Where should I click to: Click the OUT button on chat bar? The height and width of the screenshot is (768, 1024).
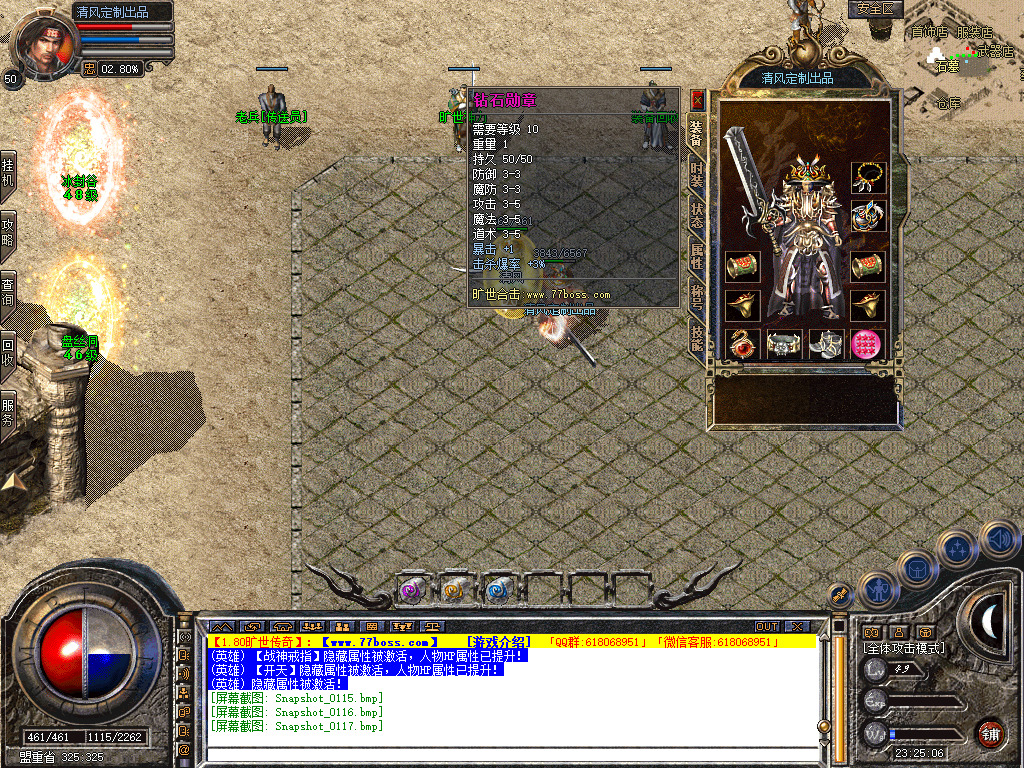pos(766,627)
